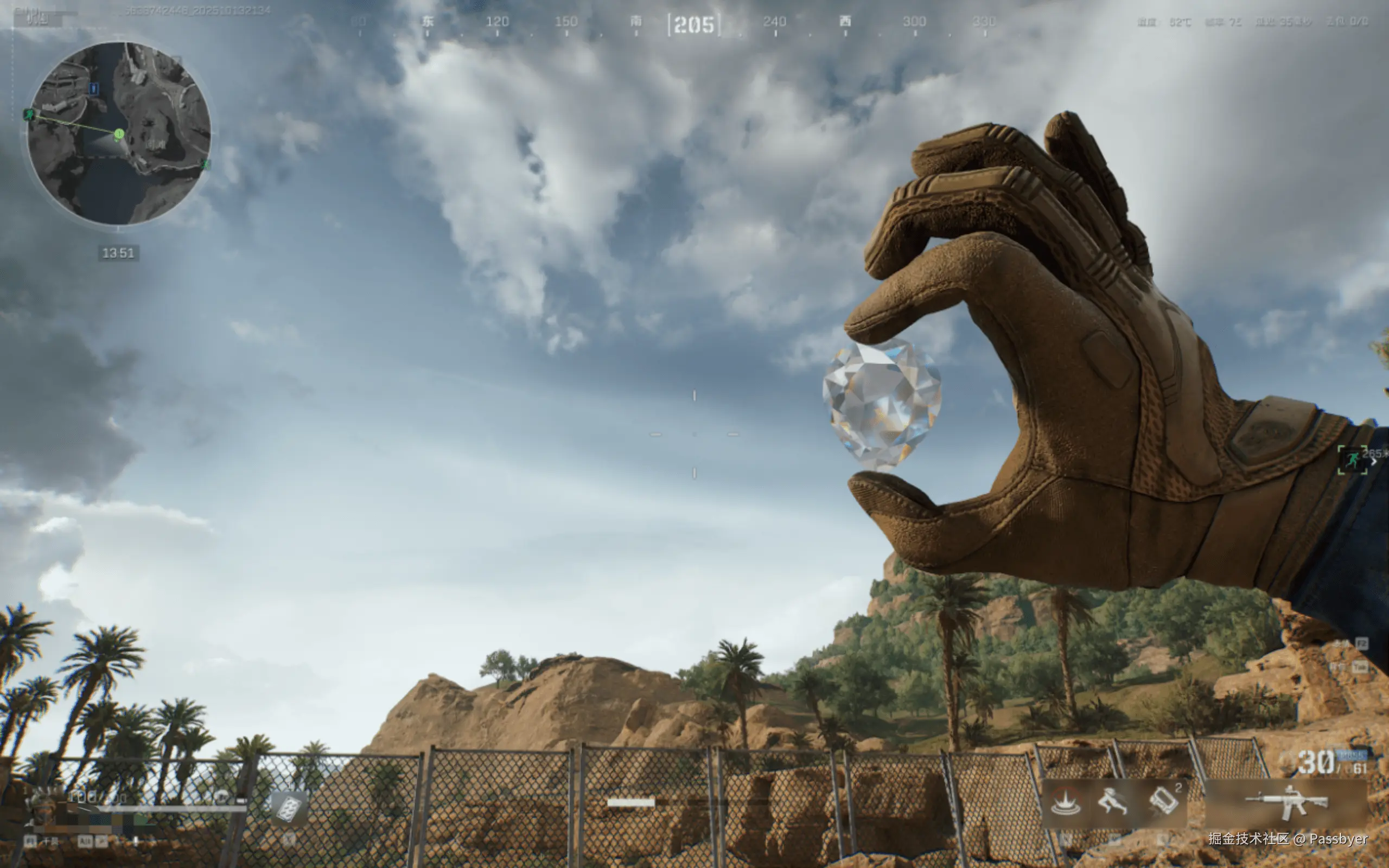The width and height of the screenshot is (1389, 868).
Task: Use the pill pack item slot
Action: coord(288,808)
